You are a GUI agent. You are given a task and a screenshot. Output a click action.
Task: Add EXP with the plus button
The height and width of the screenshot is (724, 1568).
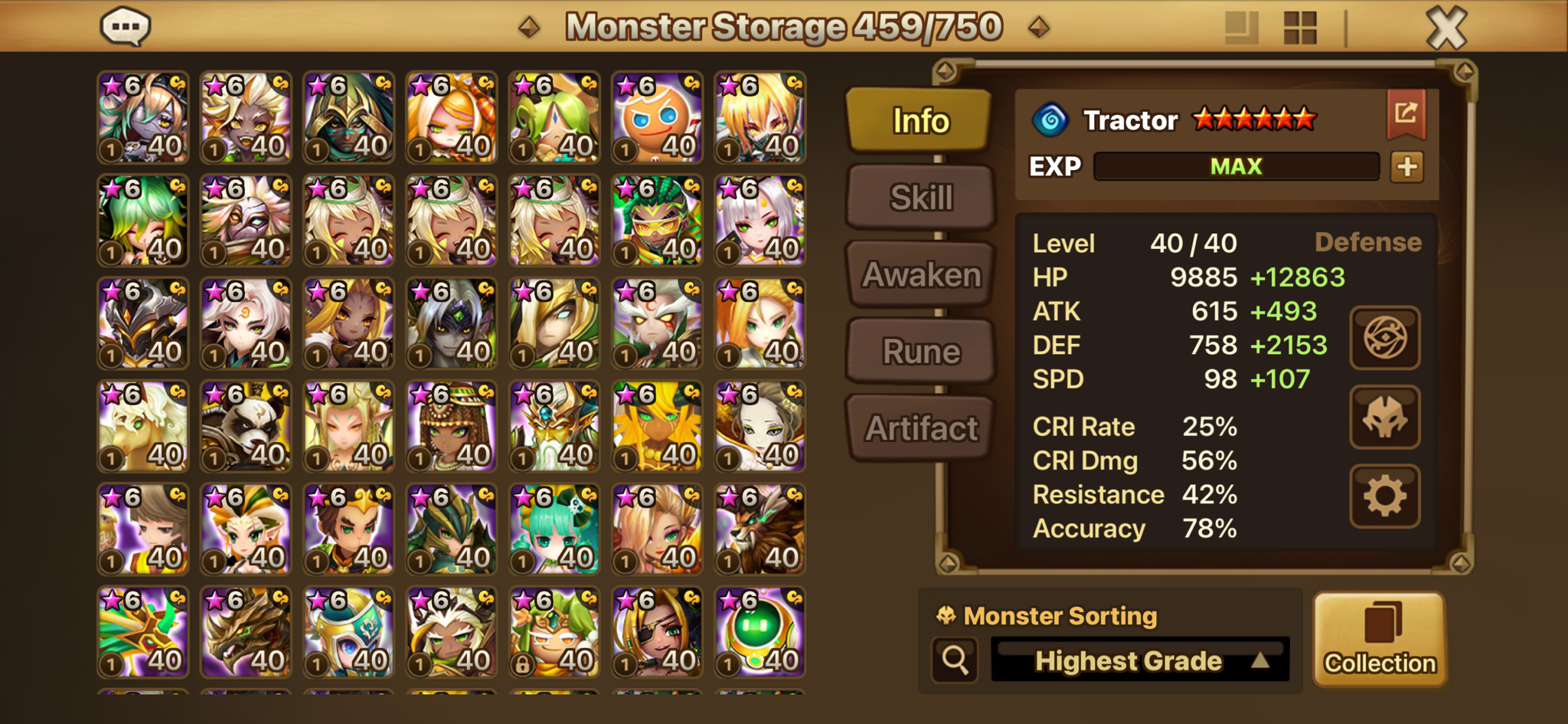click(1406, 167)
